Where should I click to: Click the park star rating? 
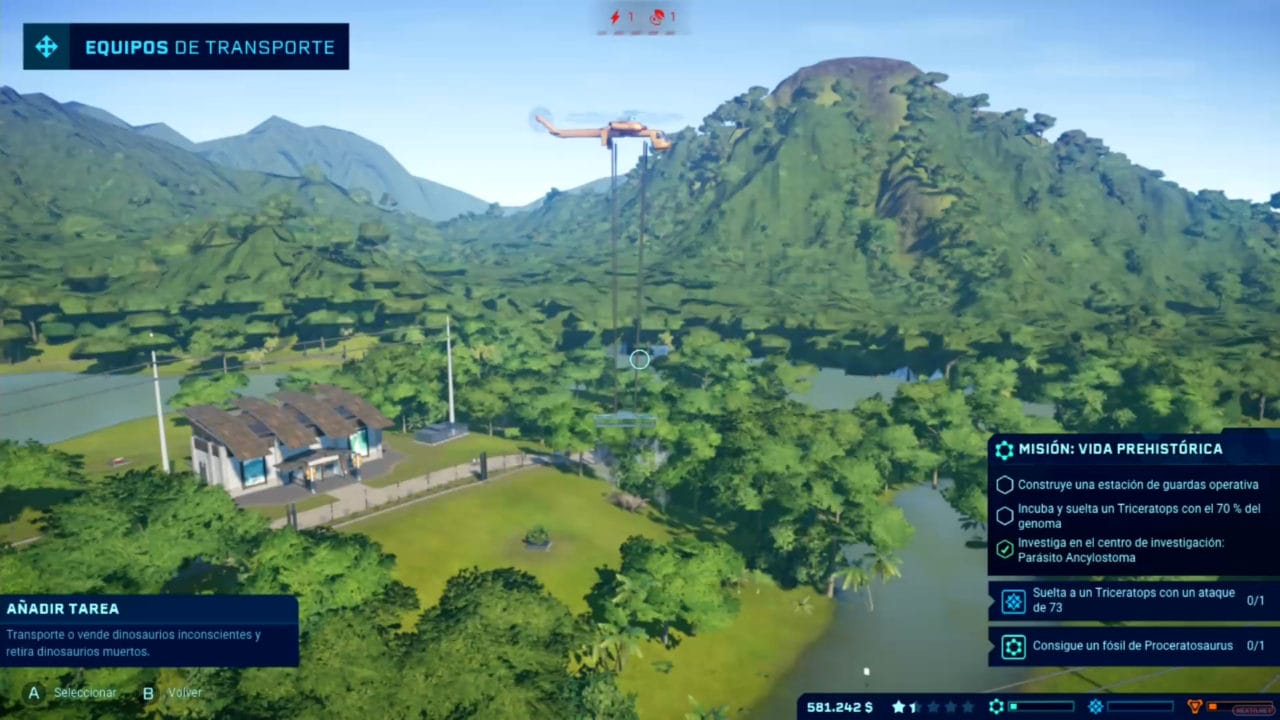931,707
